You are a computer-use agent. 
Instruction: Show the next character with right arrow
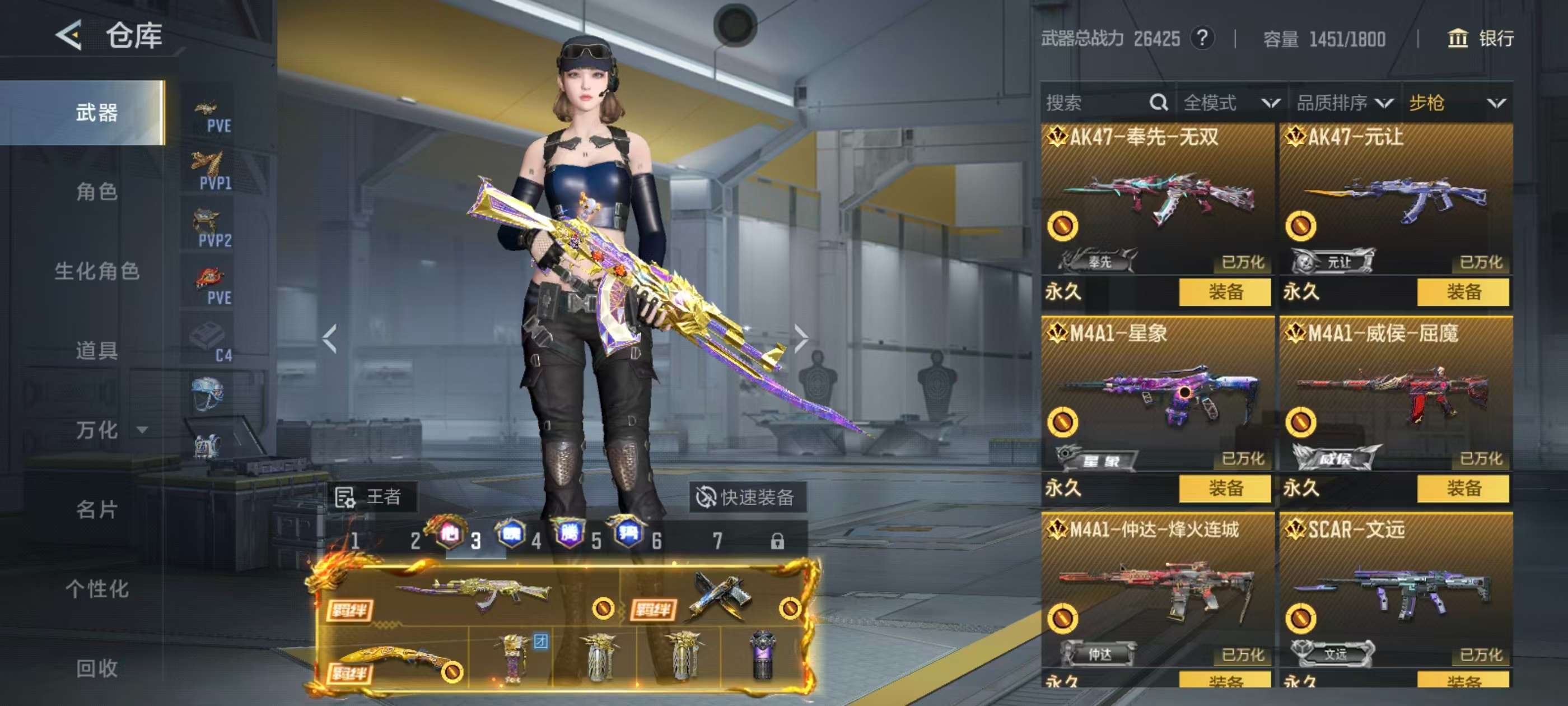click(801, 338)
